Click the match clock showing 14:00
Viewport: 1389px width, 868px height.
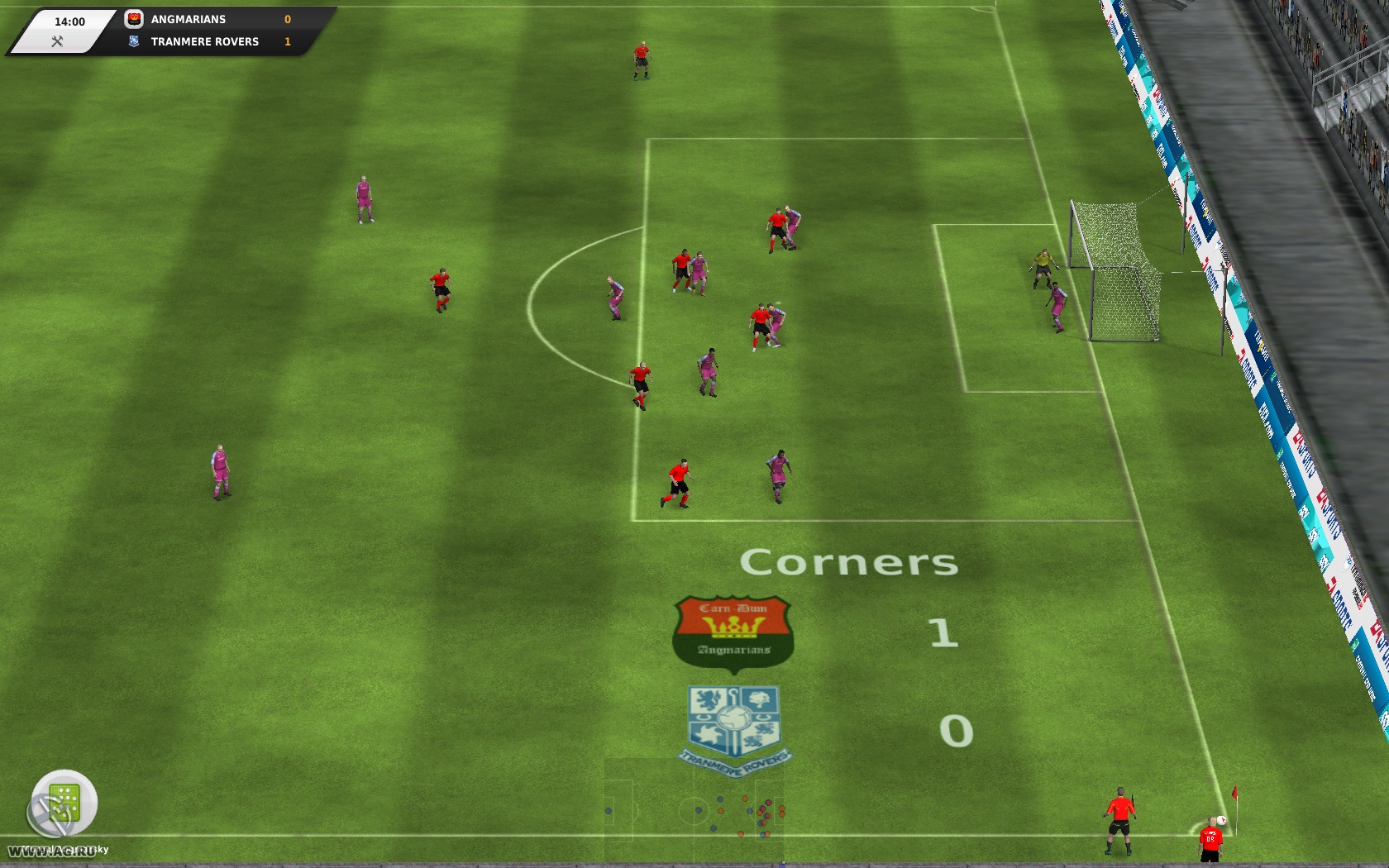click(71, 21)
